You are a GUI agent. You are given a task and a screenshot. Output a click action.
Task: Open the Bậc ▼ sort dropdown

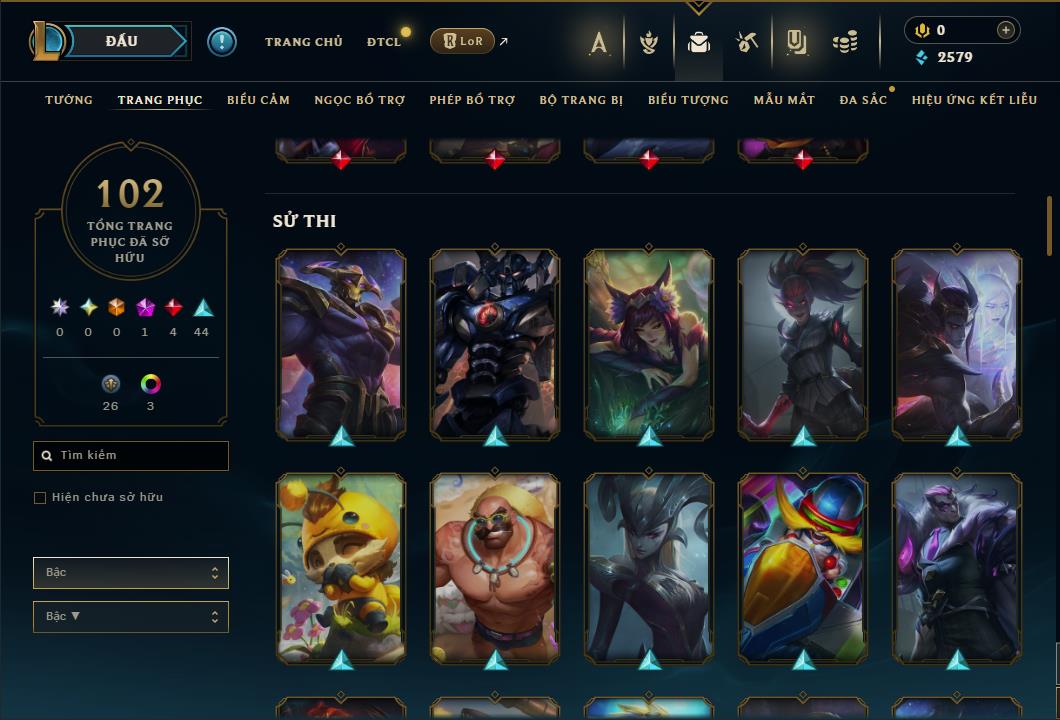pyautogui.click(x=131, y=617)
